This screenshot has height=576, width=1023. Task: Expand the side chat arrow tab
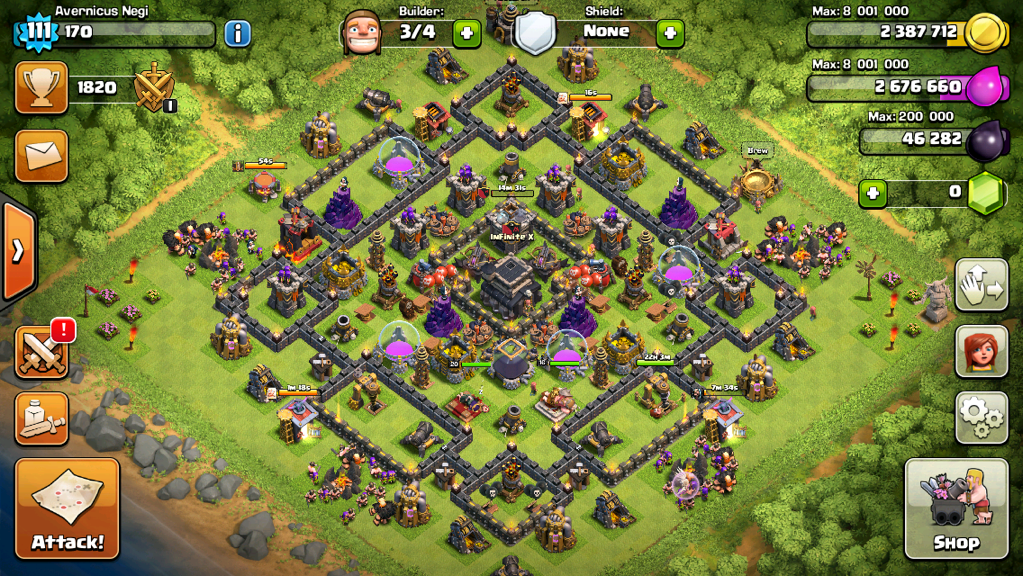tap(18, 251)
